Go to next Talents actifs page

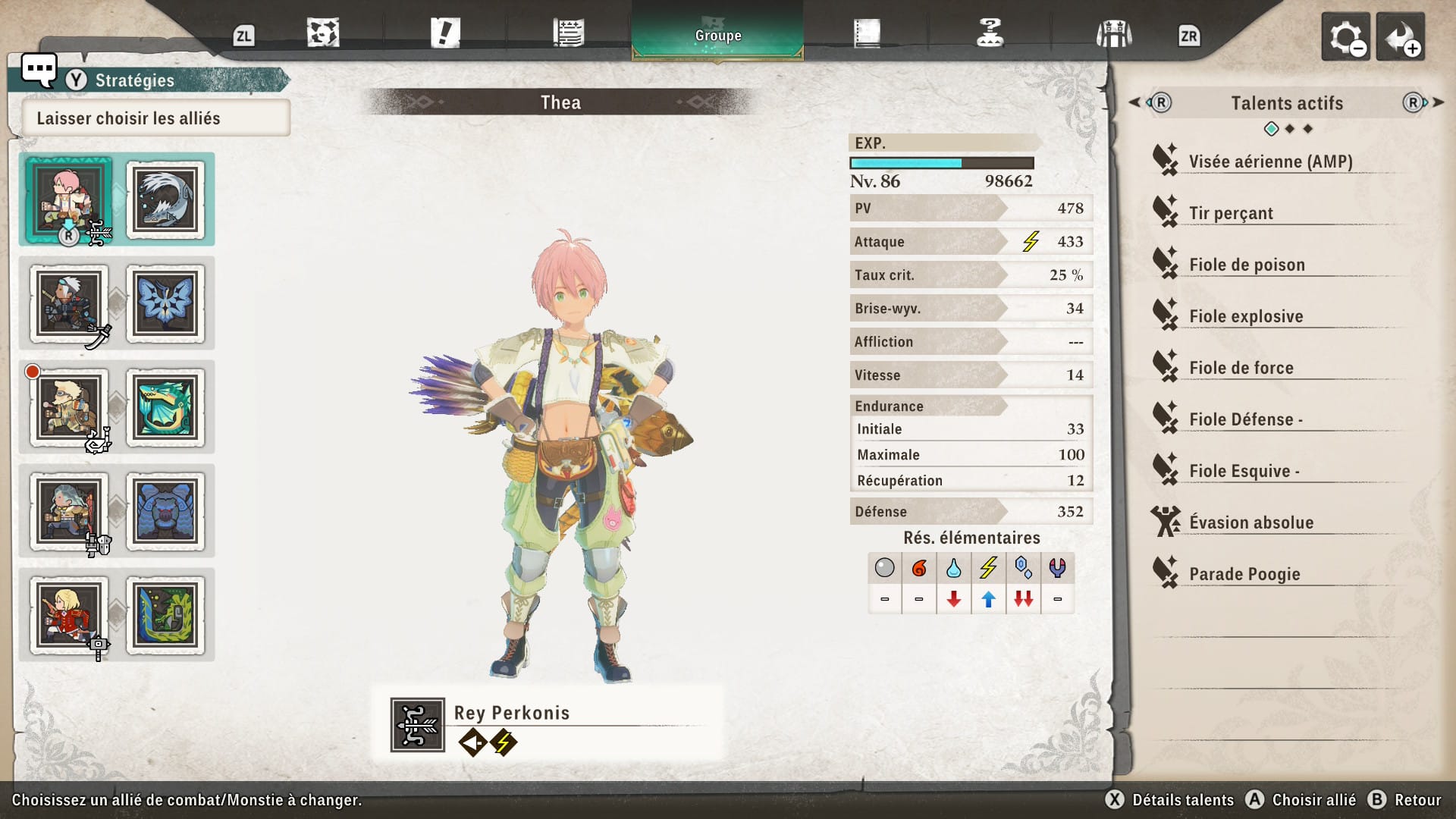1420,102
